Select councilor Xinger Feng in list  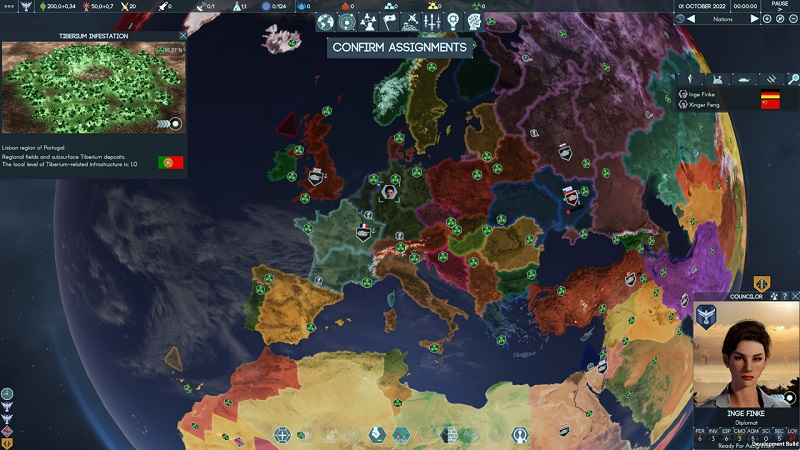700,104
